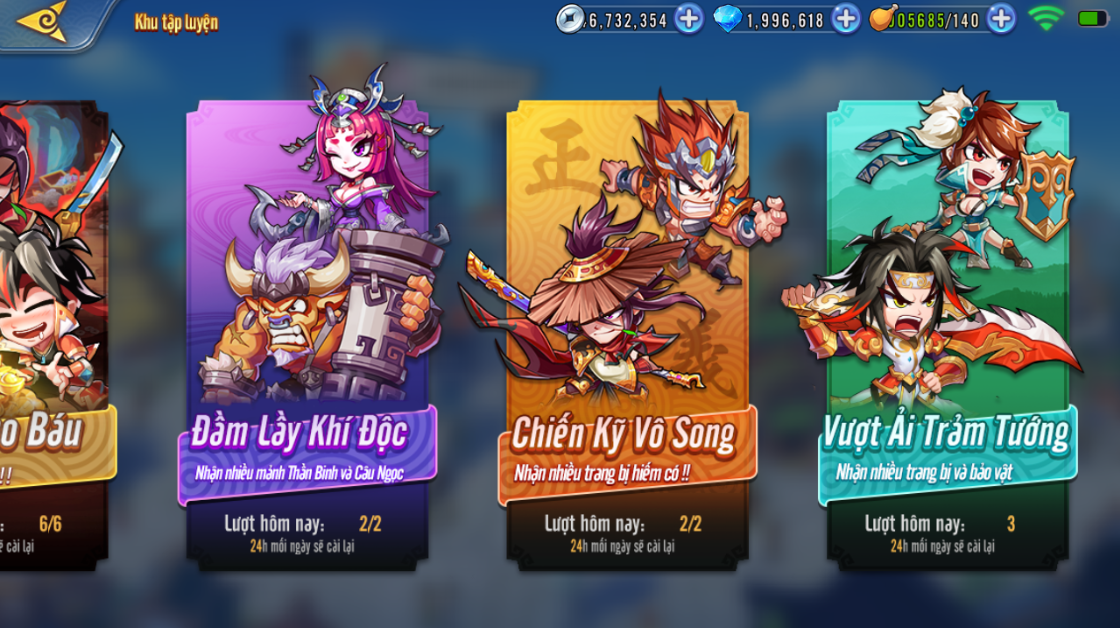This screenshot has height=628, width=1120.
Task: Refill chicken leg stamina with plus button
Action: click(x=1001, y=19)
